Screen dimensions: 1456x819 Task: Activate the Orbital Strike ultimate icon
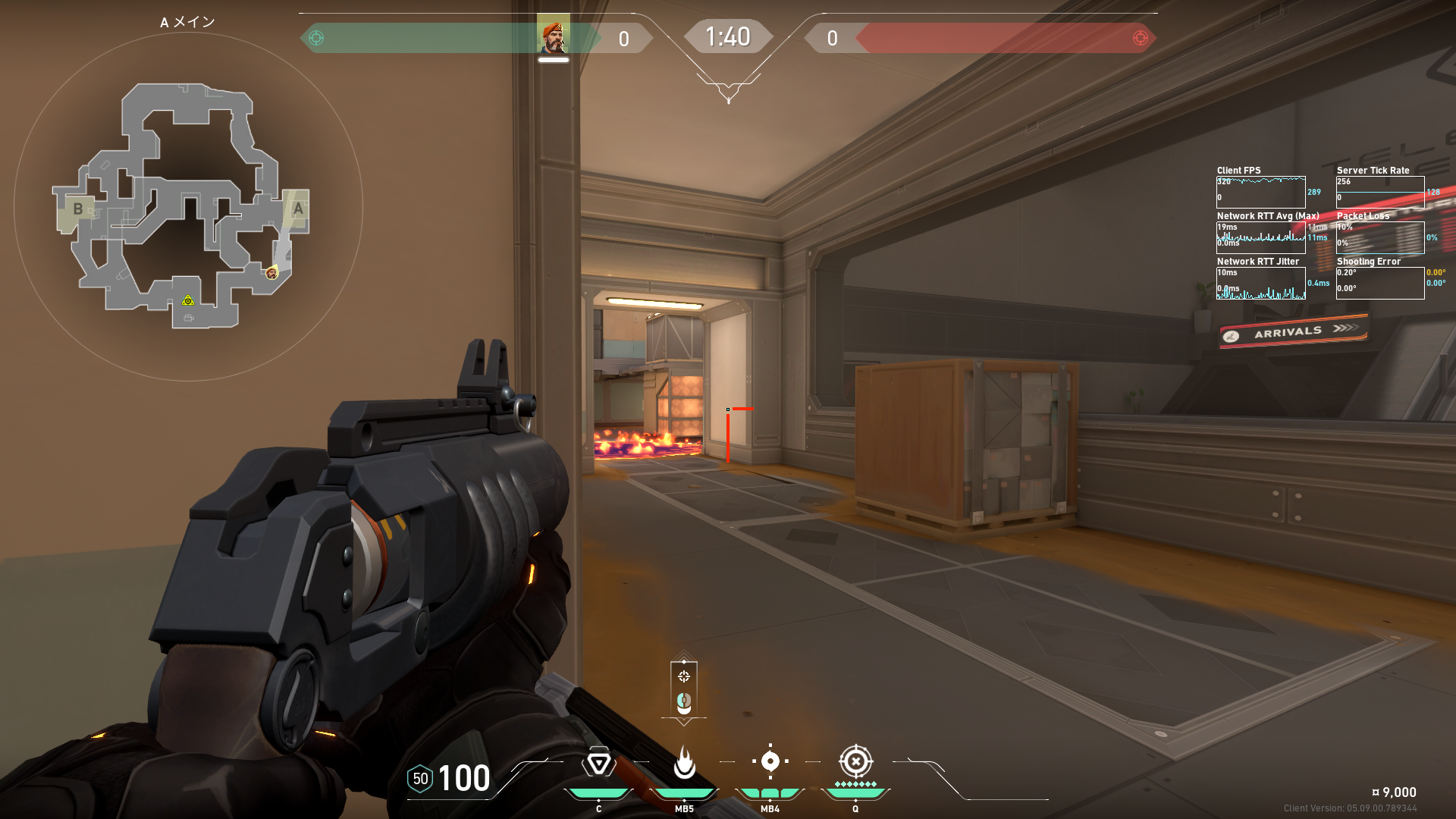point(855,761)
